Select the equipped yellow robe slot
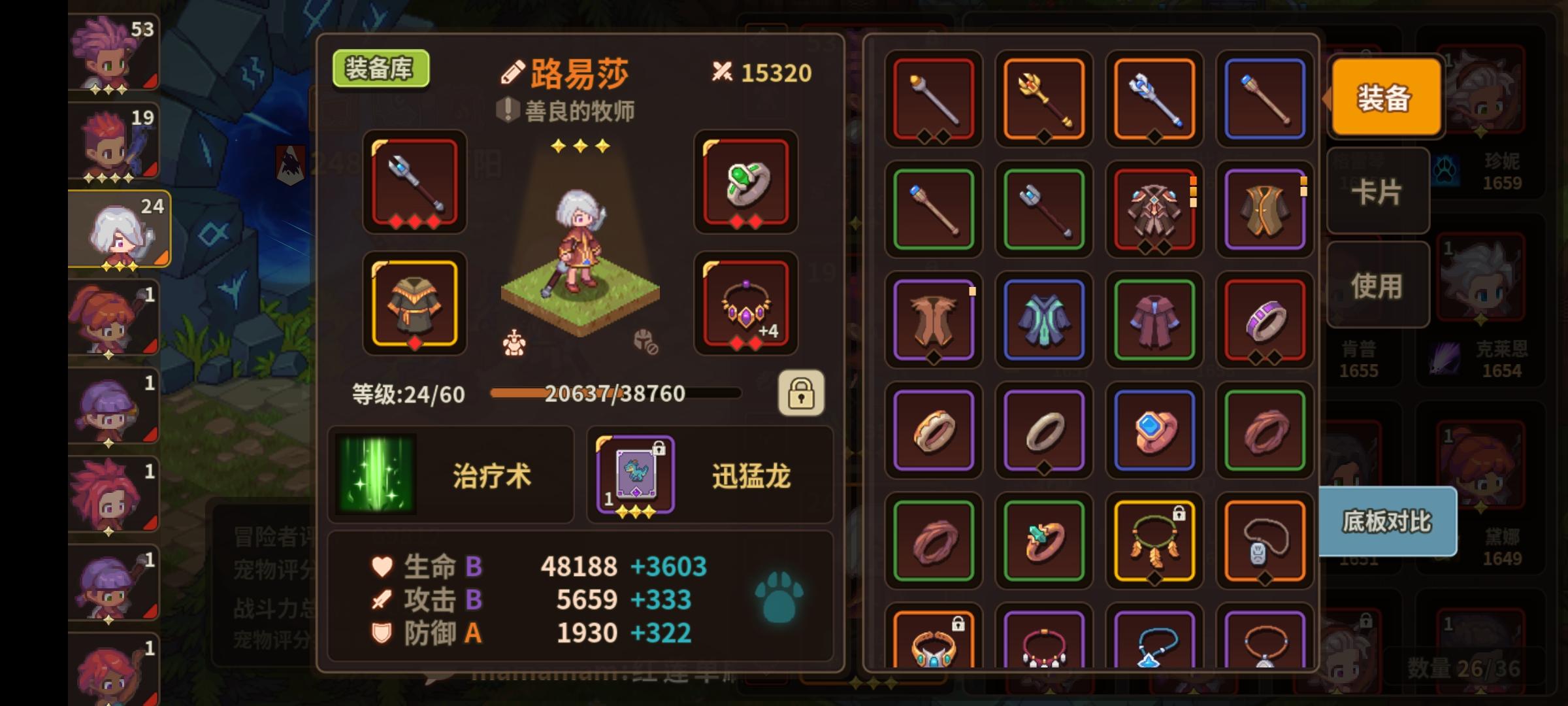Screen dimensions: 1568x706 click(415, 304)
